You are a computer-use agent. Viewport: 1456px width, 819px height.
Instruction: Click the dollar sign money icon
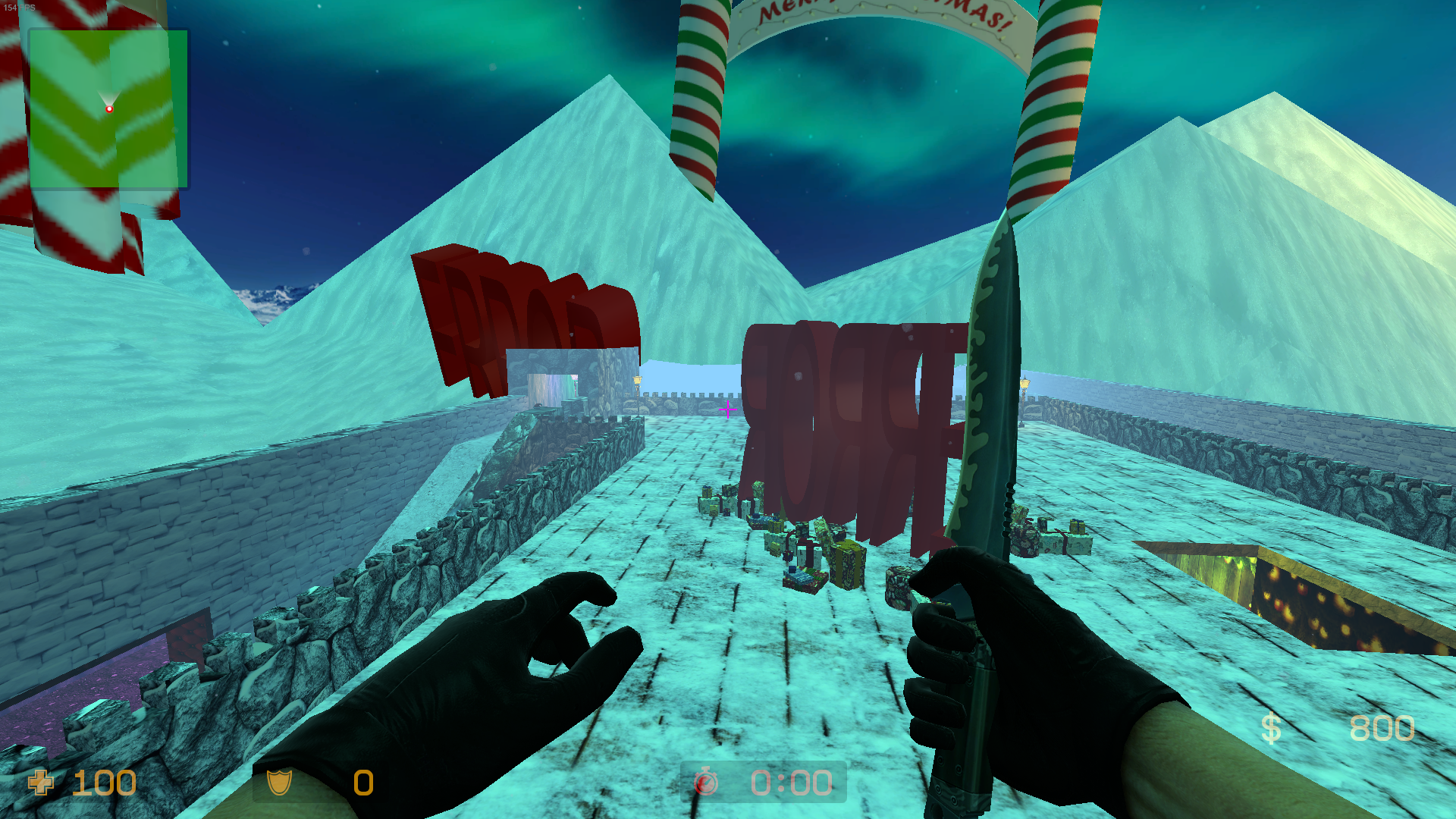1271,729
